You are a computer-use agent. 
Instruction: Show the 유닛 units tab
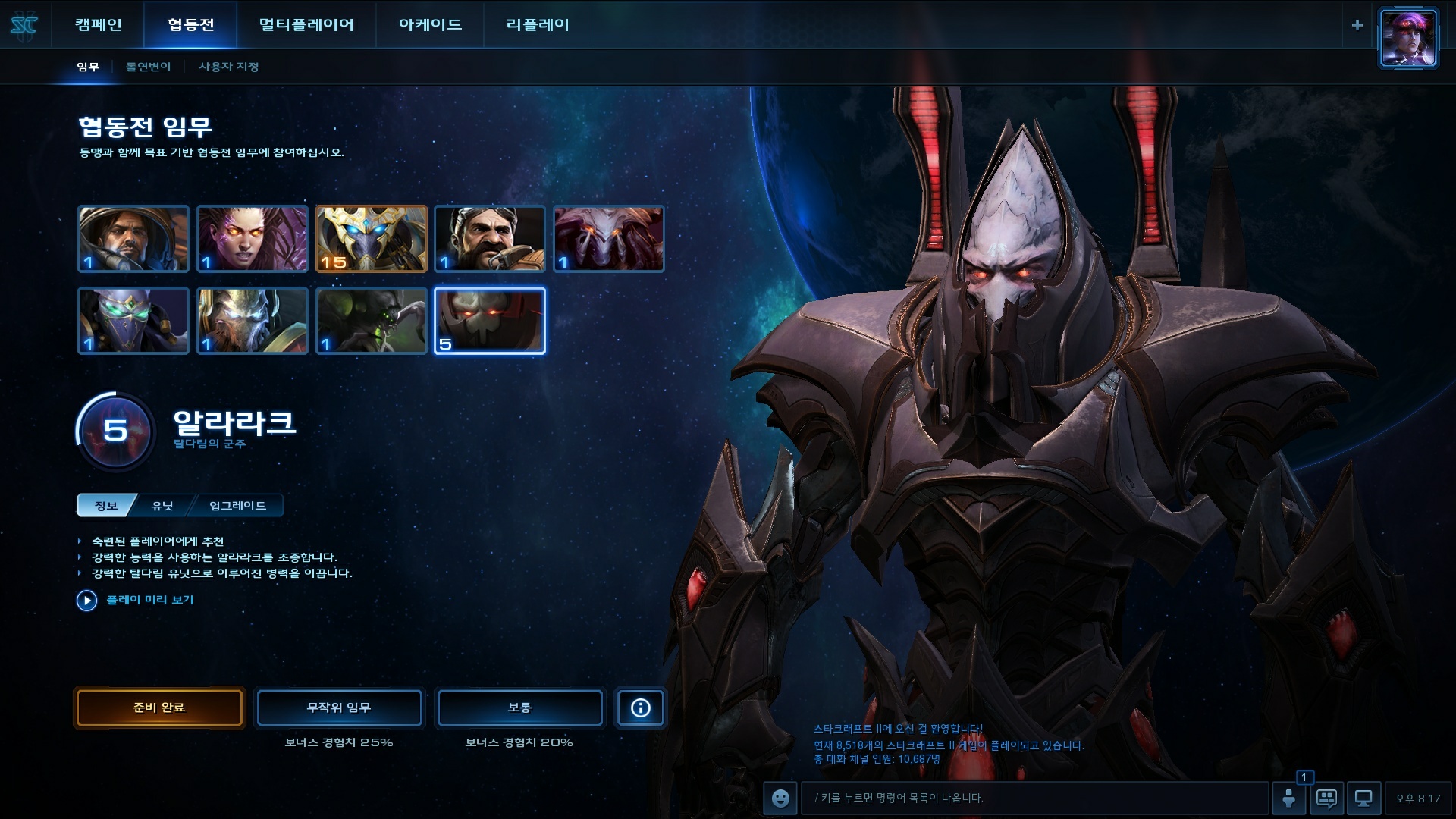click(163, 506)
